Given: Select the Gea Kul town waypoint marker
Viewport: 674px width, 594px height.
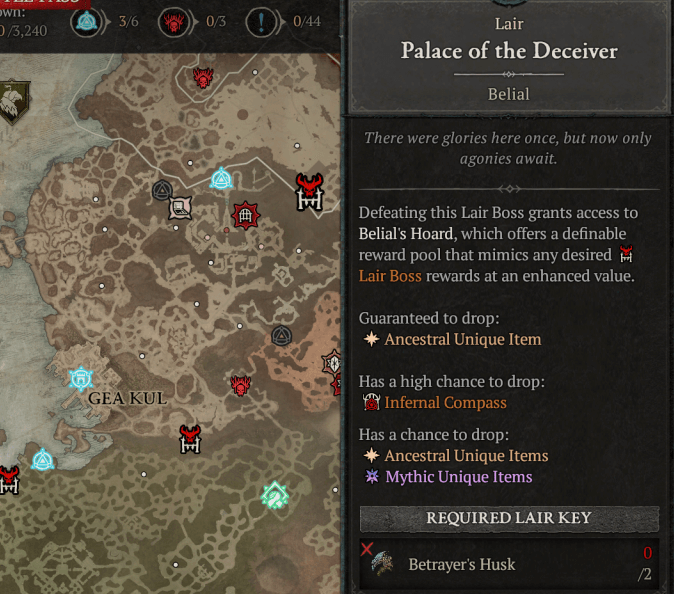Looking at the screenshot, I should [81, 378].
